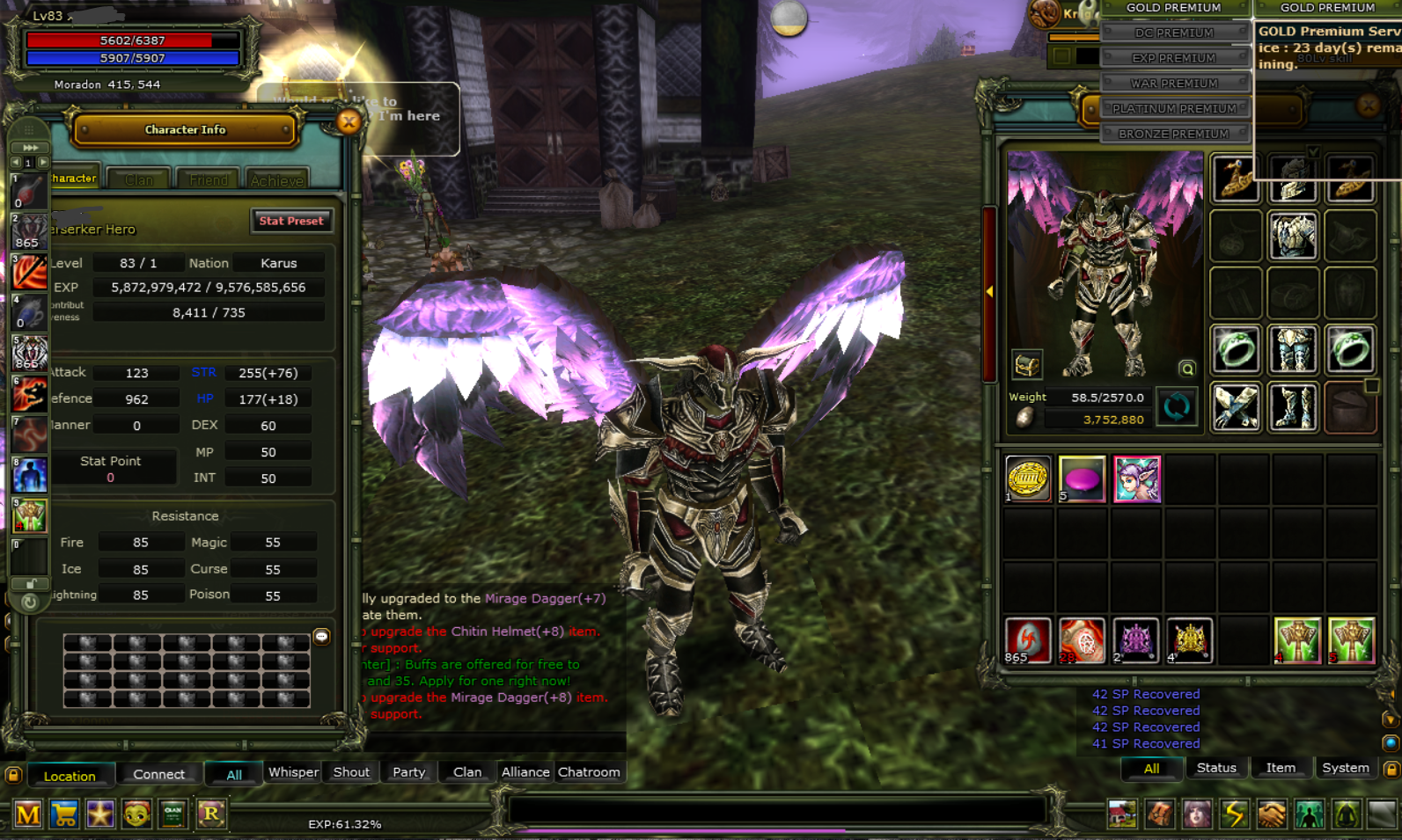Open the Chatroom tab
The image size is (1402, 840).
(589, 772)
